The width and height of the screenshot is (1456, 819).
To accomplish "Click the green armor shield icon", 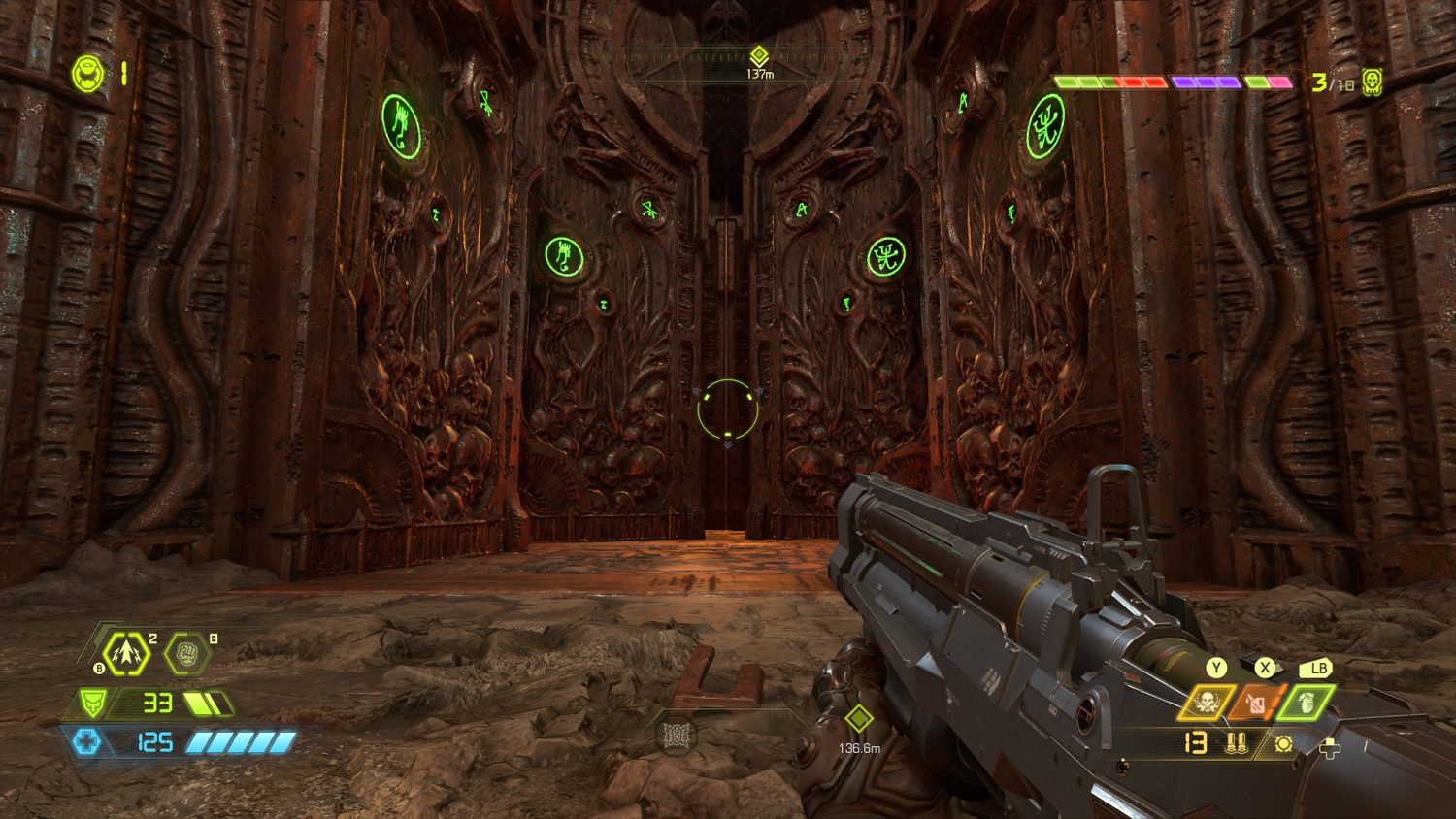I will tap(92, 702).
